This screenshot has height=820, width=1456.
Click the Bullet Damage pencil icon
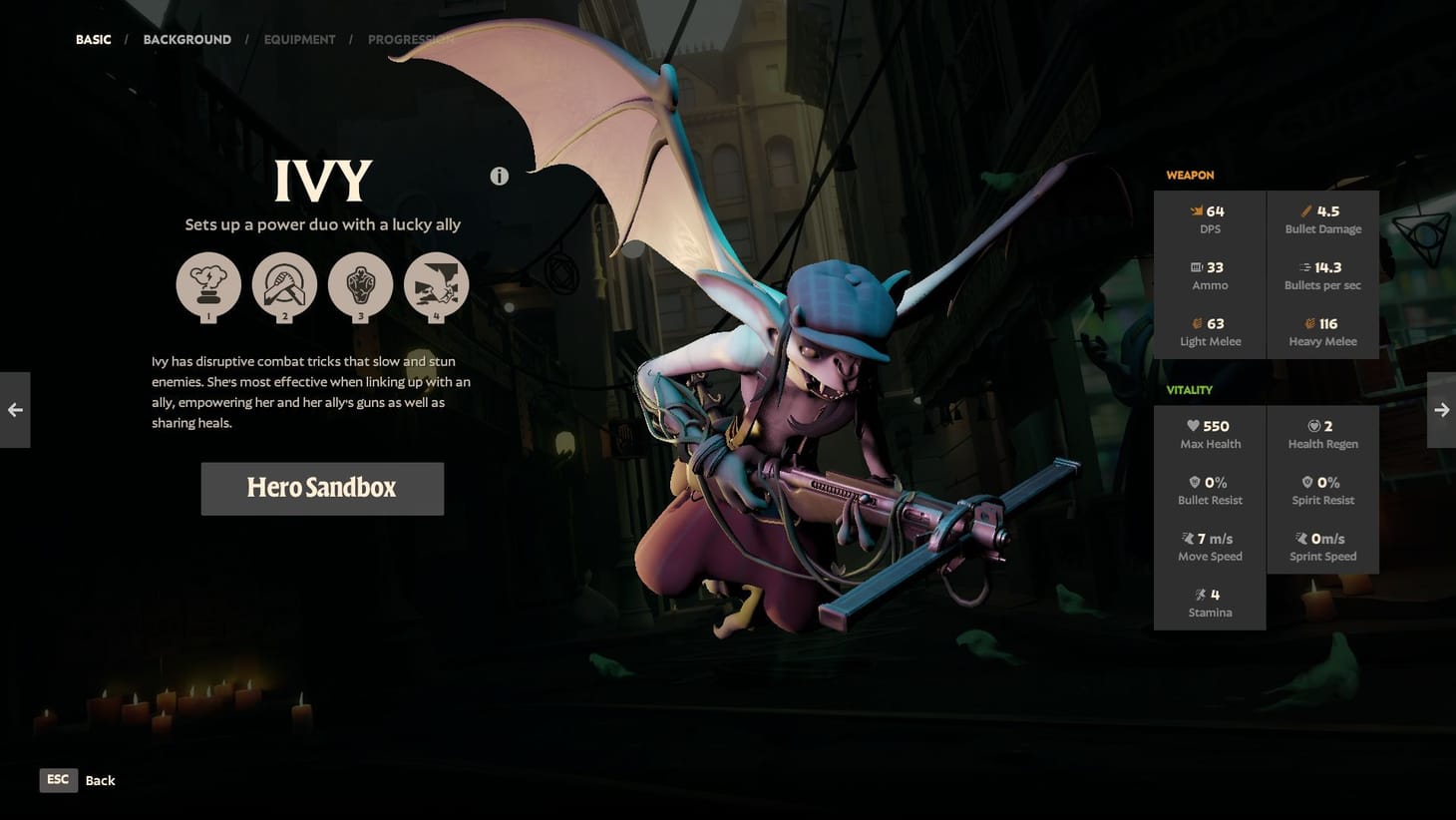click(x=1306, y=210)
